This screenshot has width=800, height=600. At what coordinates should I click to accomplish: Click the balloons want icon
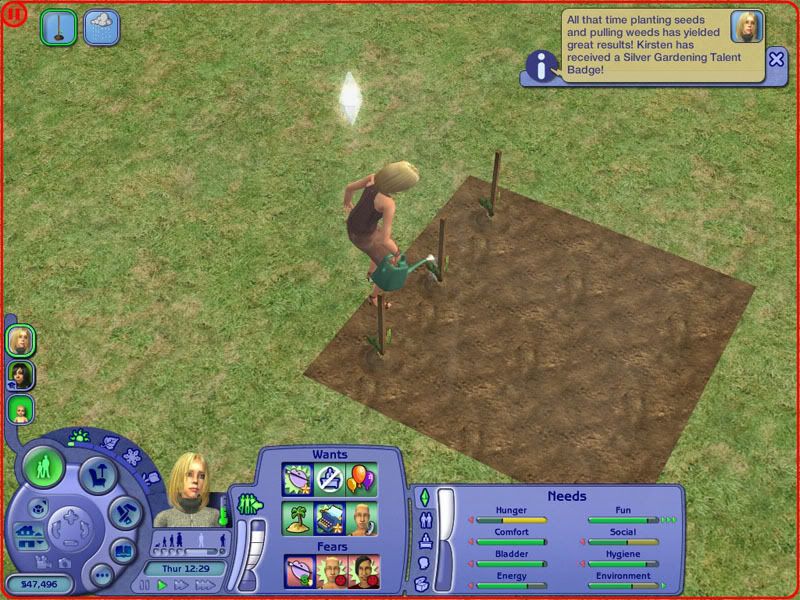point(362,478)
